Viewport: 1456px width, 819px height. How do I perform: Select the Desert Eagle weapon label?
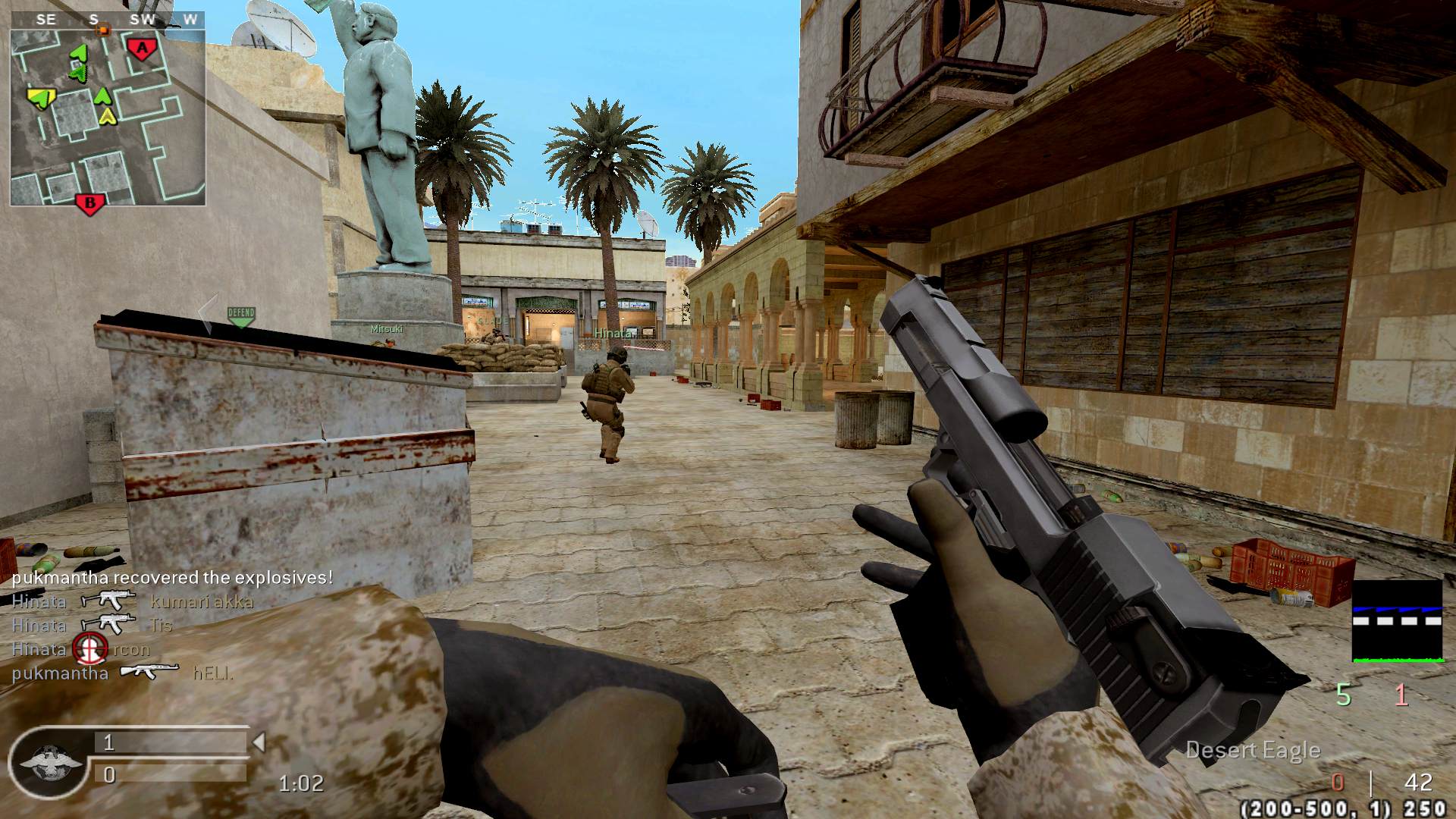(x=1253, y=751)
